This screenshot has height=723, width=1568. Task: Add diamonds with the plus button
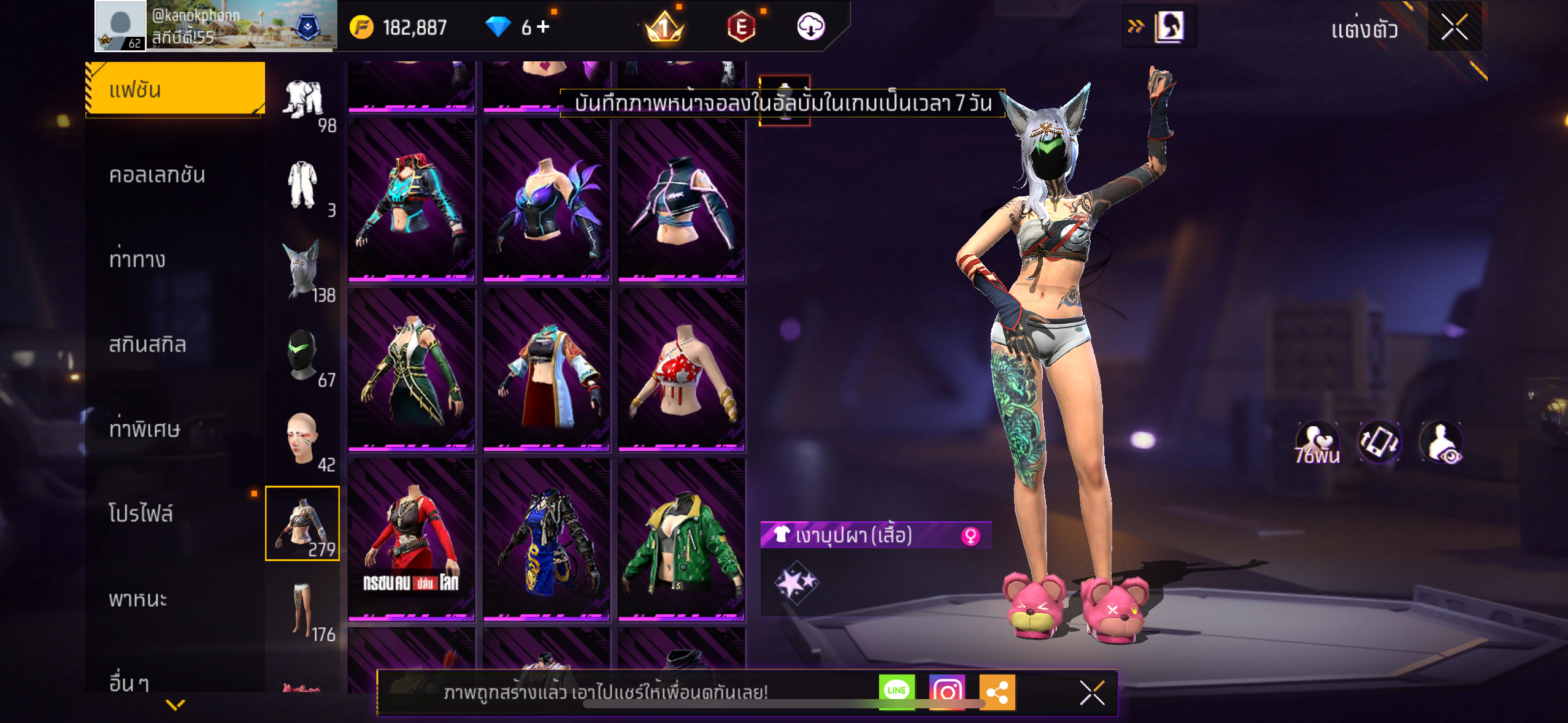pos(544,27)
